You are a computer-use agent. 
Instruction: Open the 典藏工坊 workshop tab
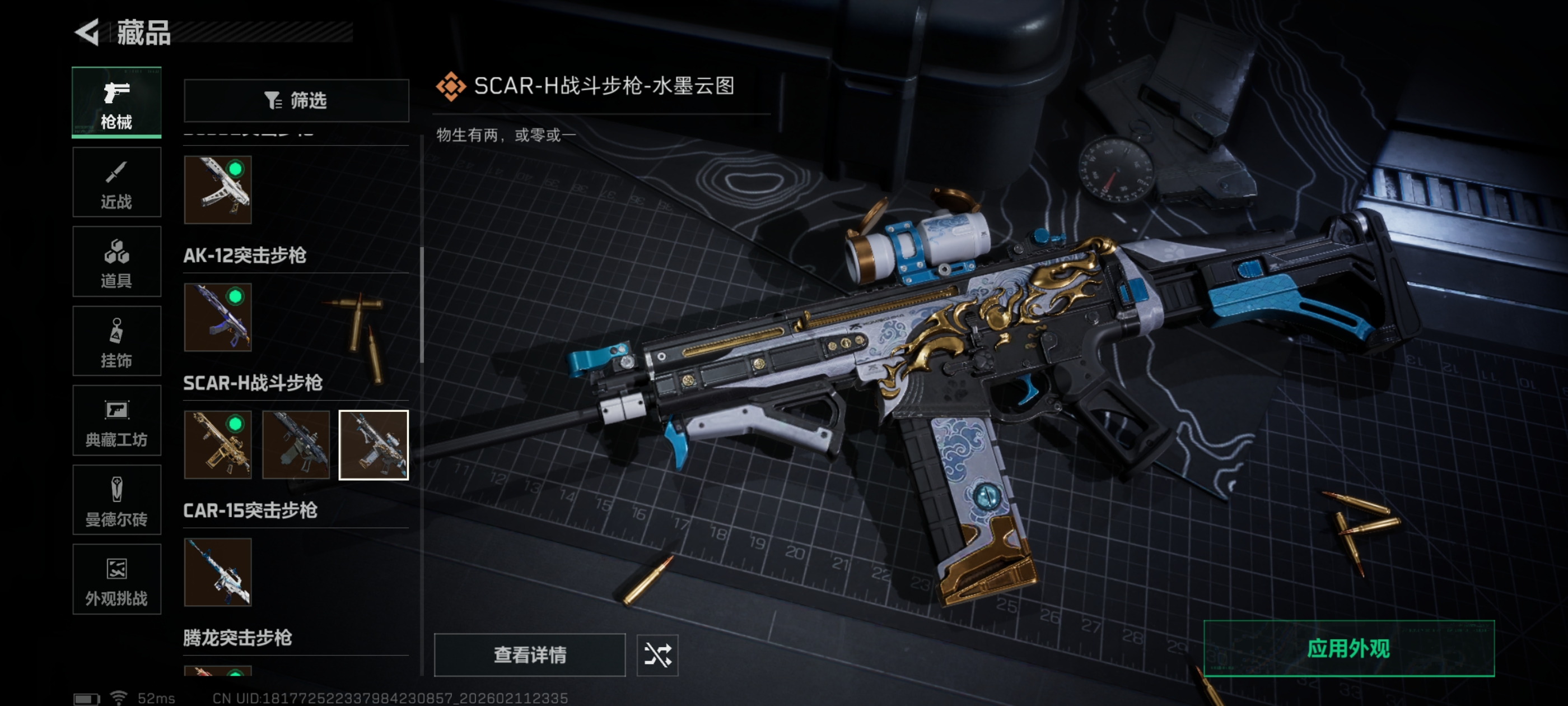pos(116,421)
